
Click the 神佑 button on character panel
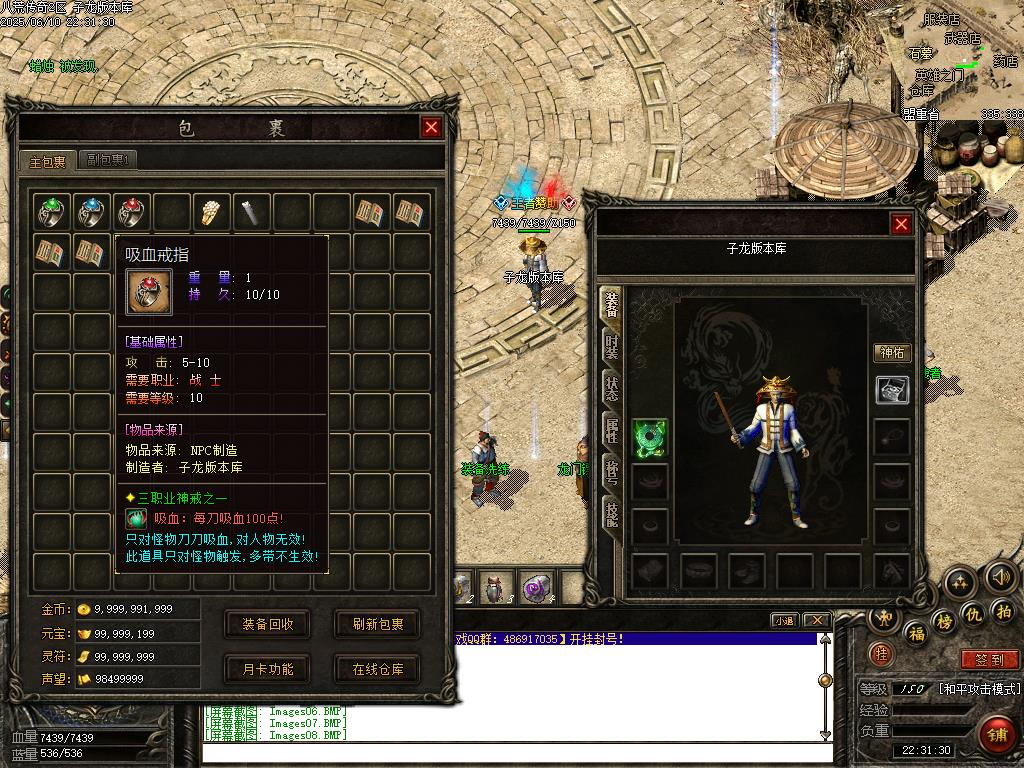click(x=892, y=353)
